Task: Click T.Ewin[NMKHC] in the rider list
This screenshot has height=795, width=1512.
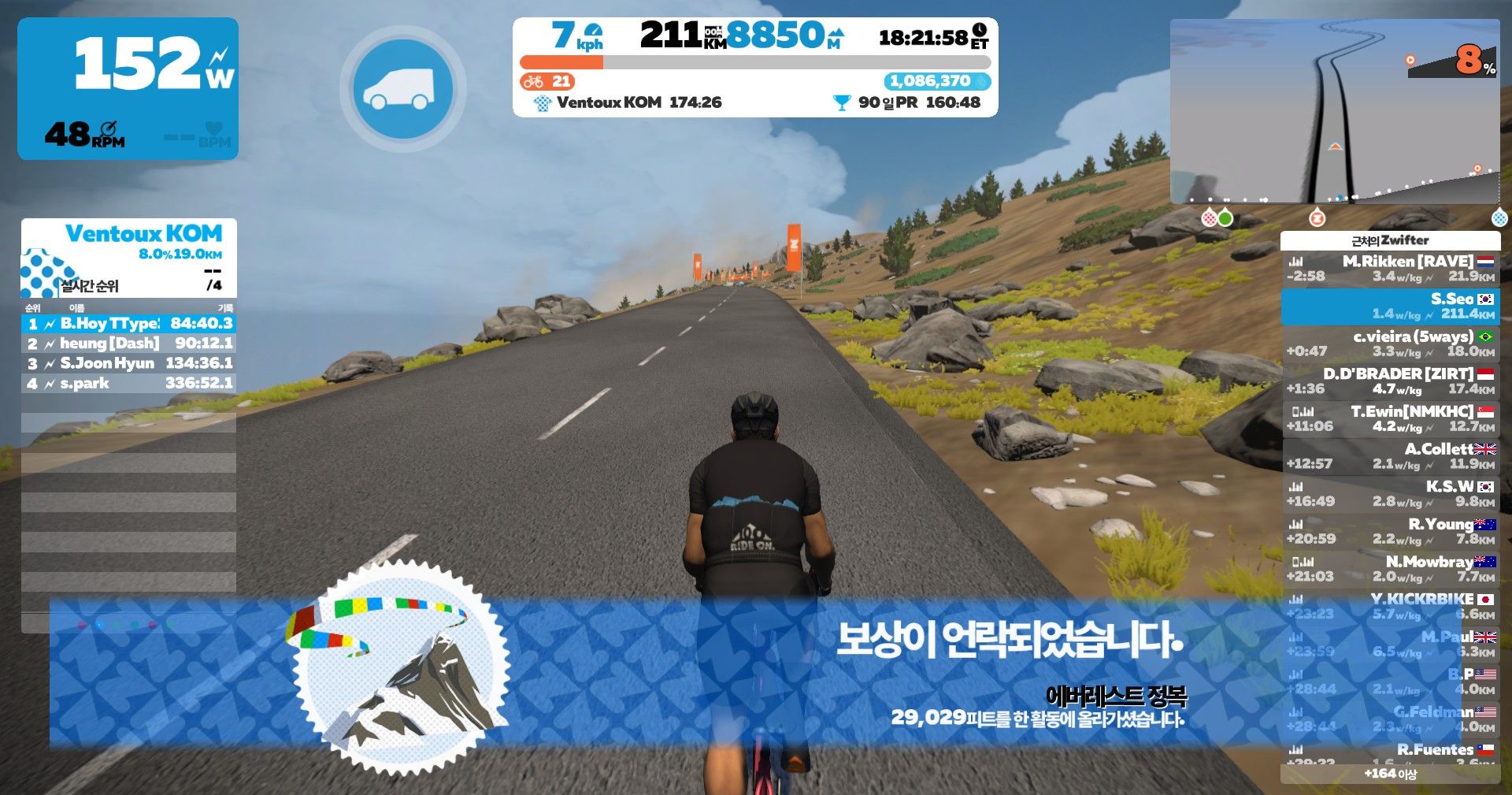Action: click(x=1391, y=418)
